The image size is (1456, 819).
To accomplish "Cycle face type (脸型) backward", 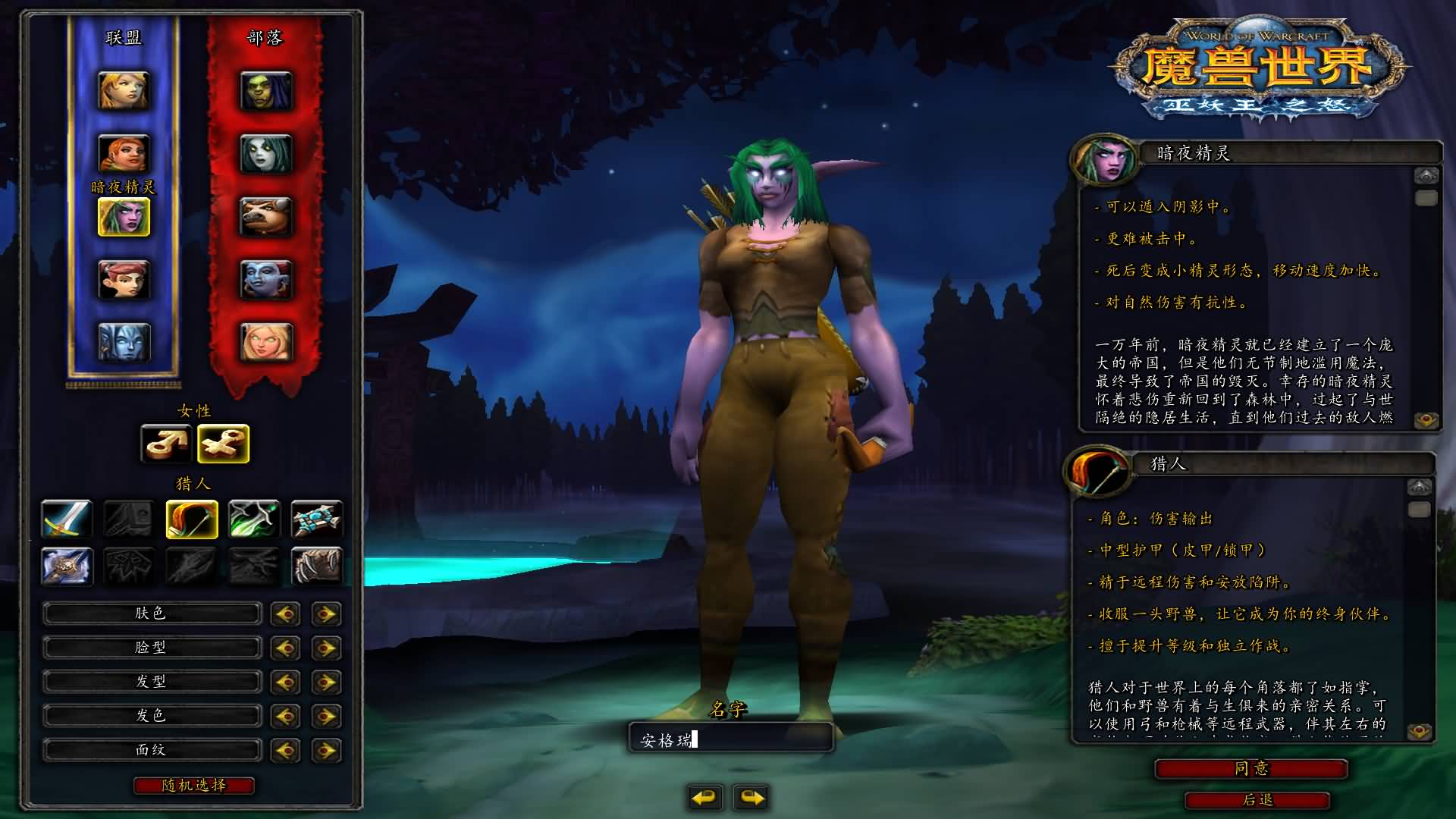I will [x=285, y=648].
